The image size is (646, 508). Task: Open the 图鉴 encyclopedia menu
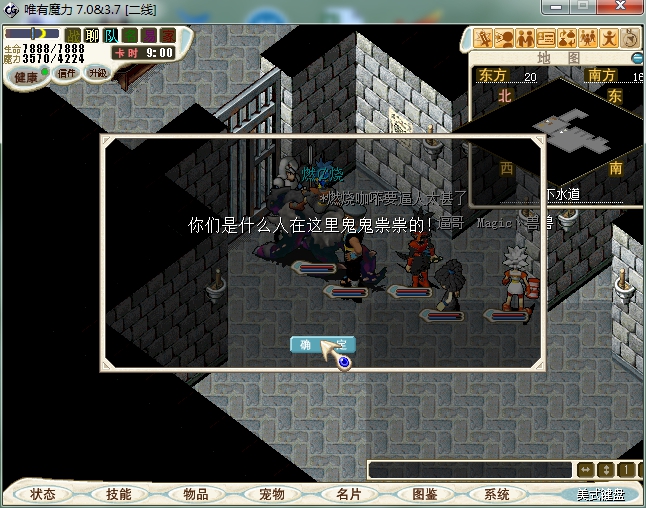424,494
